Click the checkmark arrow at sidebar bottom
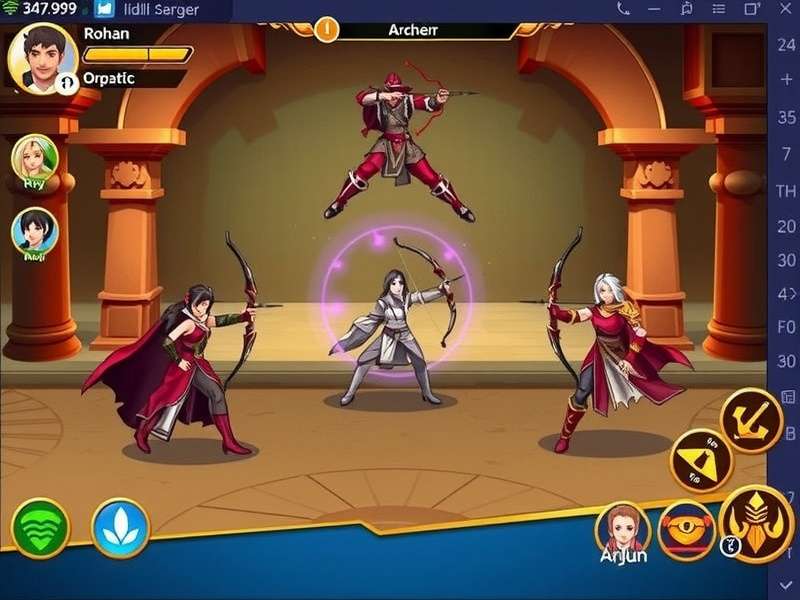The height and width of the screenshot is (600, 800). pyautogui.click(x=786, y=583)
